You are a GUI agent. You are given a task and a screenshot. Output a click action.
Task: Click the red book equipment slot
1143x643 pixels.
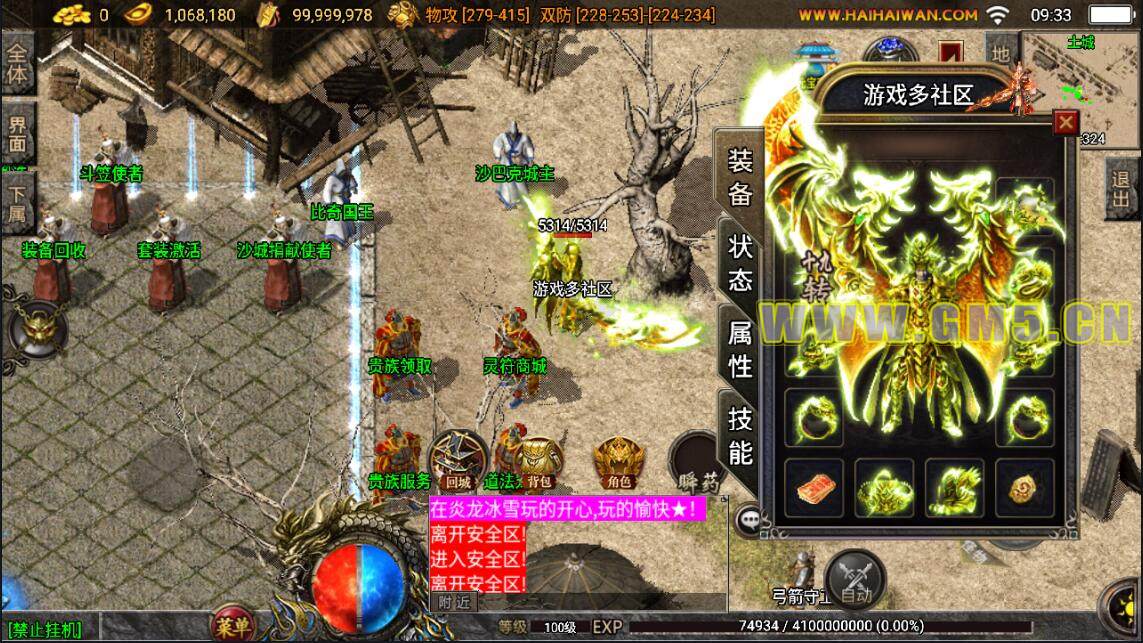click(x=813, y=488)
